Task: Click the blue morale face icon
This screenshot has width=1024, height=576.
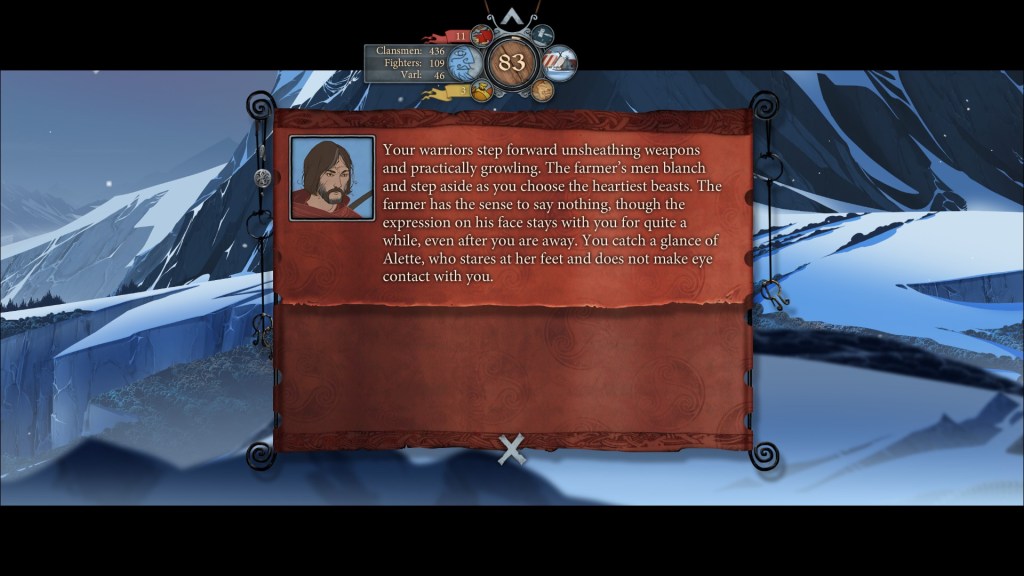Action: click(x=464, y=65)
